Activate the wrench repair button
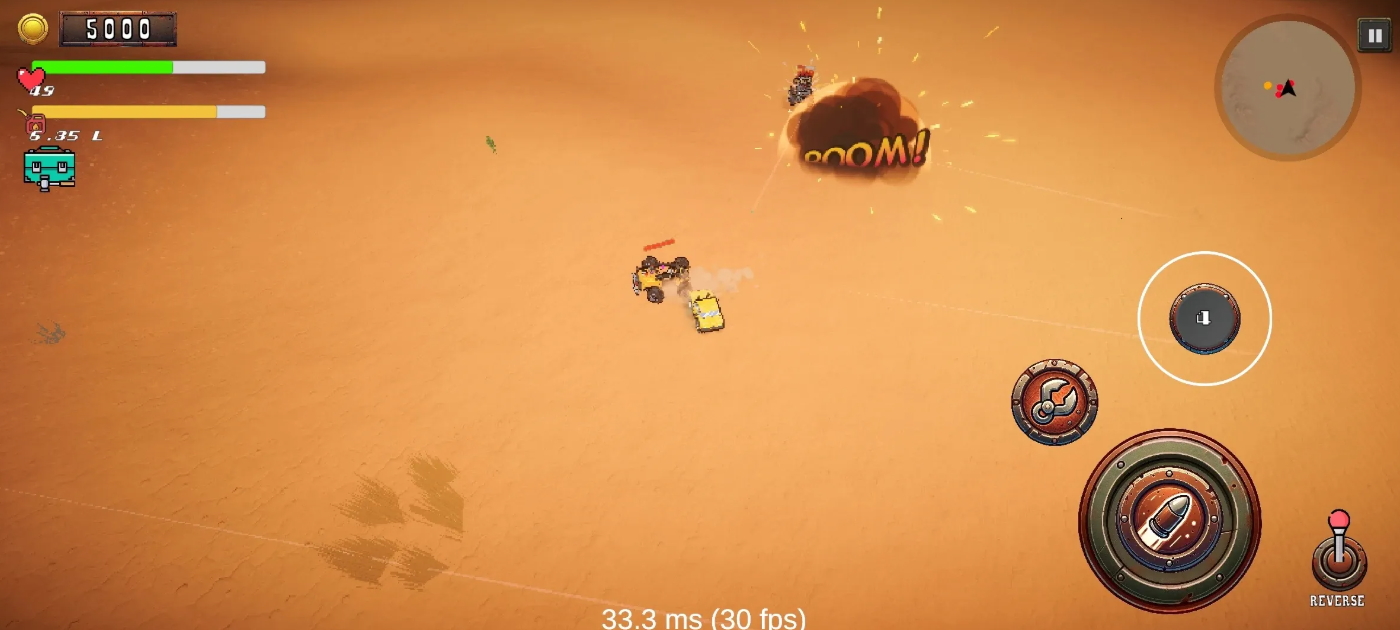 click(x=1054, y=402)
